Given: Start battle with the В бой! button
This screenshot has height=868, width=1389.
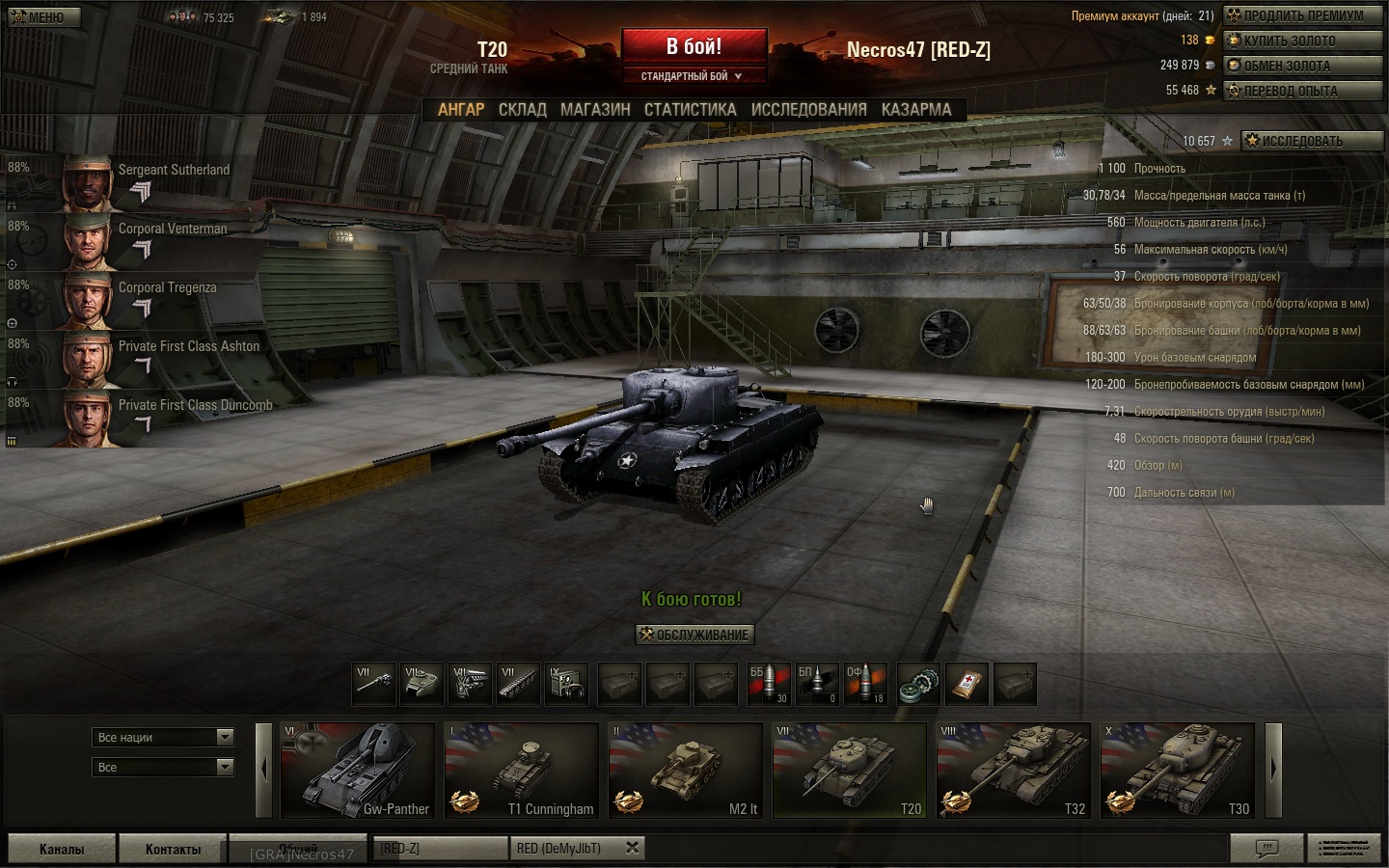Looking at the screenshot, I should click(x=694, y=46).
